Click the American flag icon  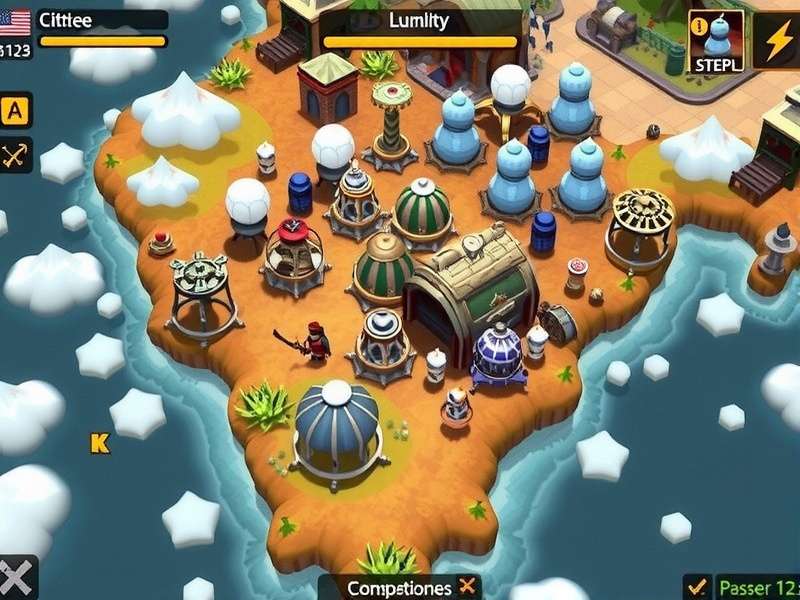[x=15, y=20]
